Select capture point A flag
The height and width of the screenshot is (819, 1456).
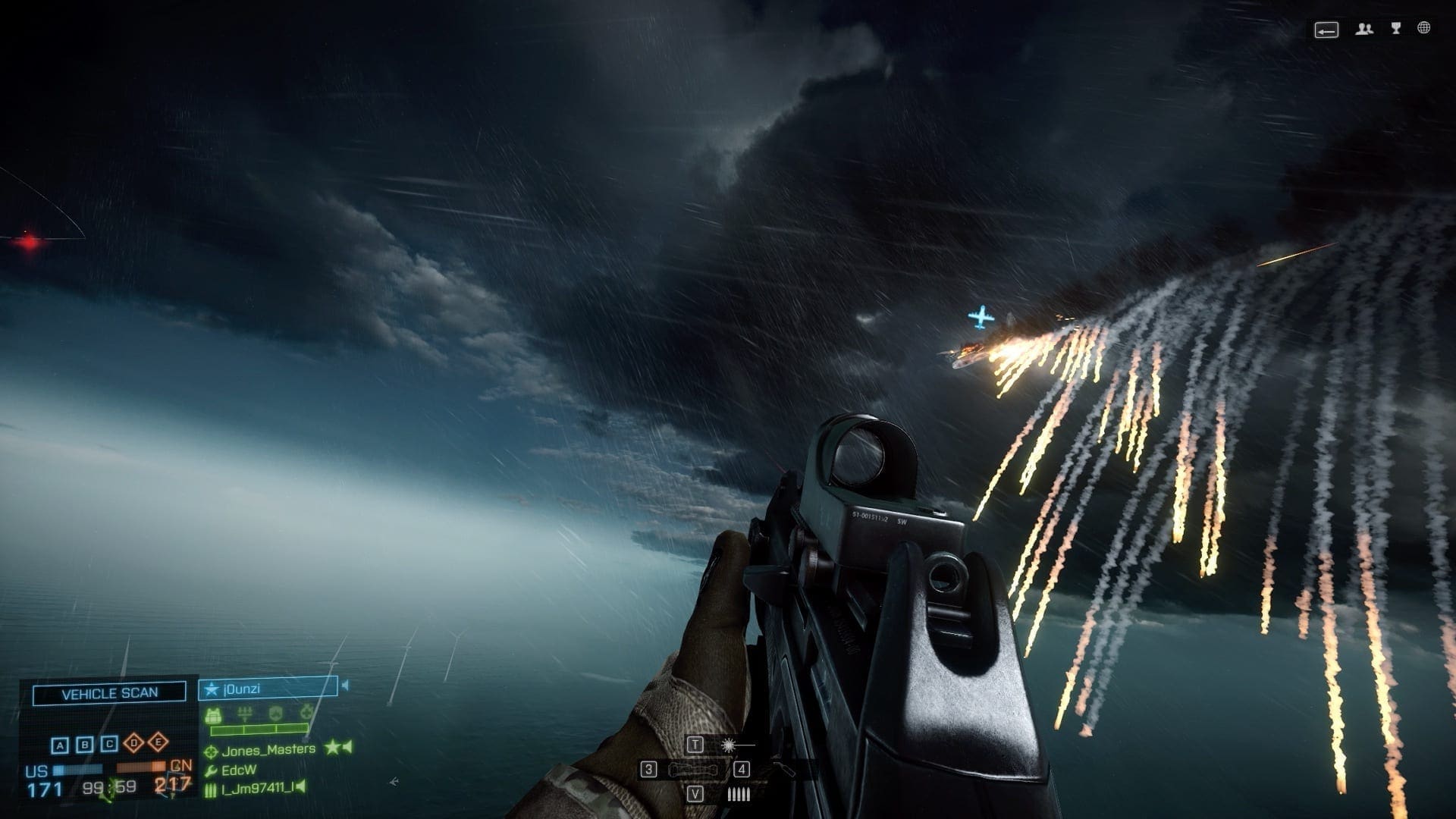tap(60, 745)
